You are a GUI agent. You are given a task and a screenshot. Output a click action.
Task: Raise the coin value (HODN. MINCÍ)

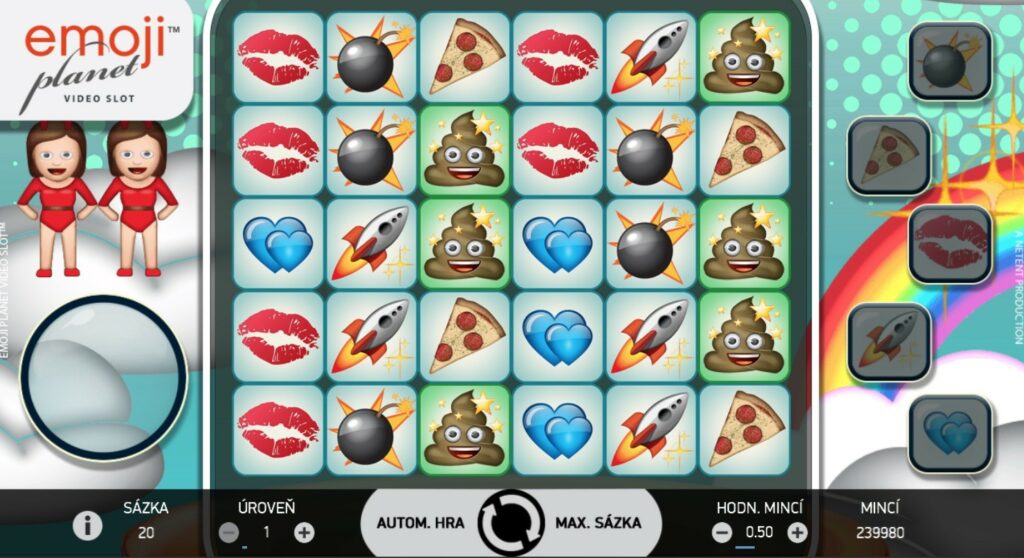[797, 532]
